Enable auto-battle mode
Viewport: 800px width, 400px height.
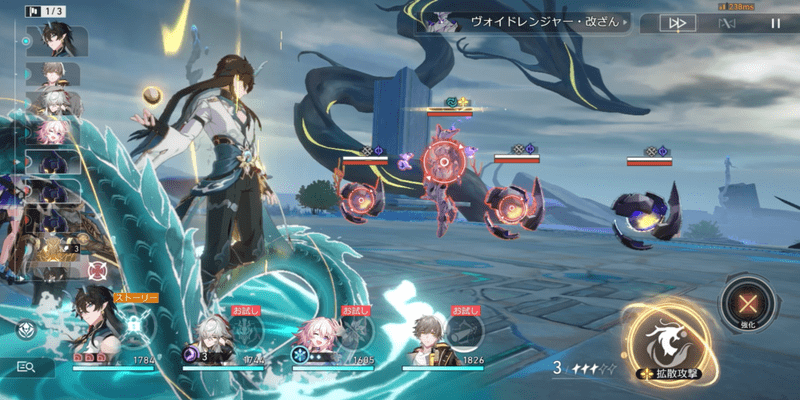point(727,22)
